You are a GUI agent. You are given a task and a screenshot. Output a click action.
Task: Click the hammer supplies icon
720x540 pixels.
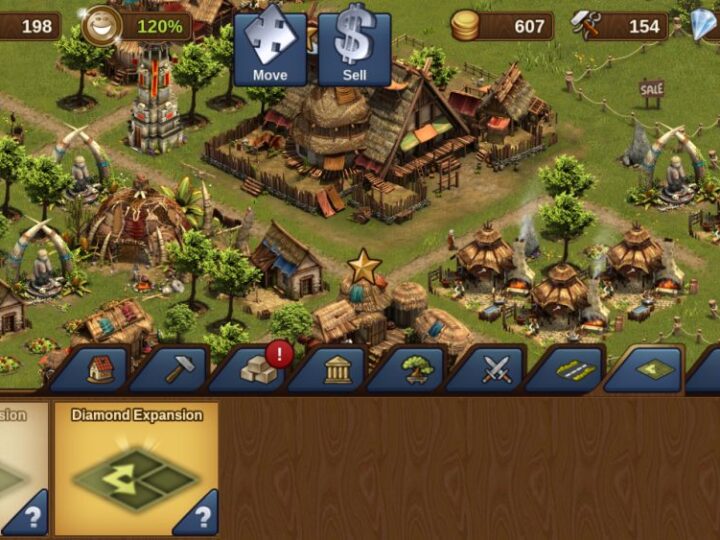[586, 26]
